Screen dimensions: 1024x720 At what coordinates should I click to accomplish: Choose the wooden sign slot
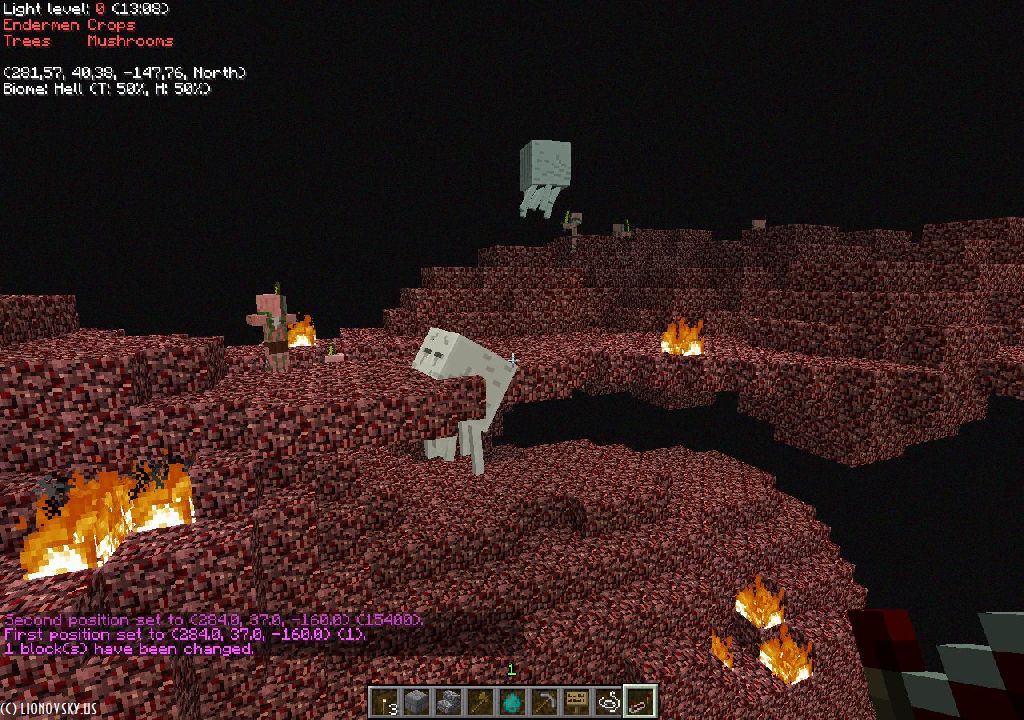point(577,702)
